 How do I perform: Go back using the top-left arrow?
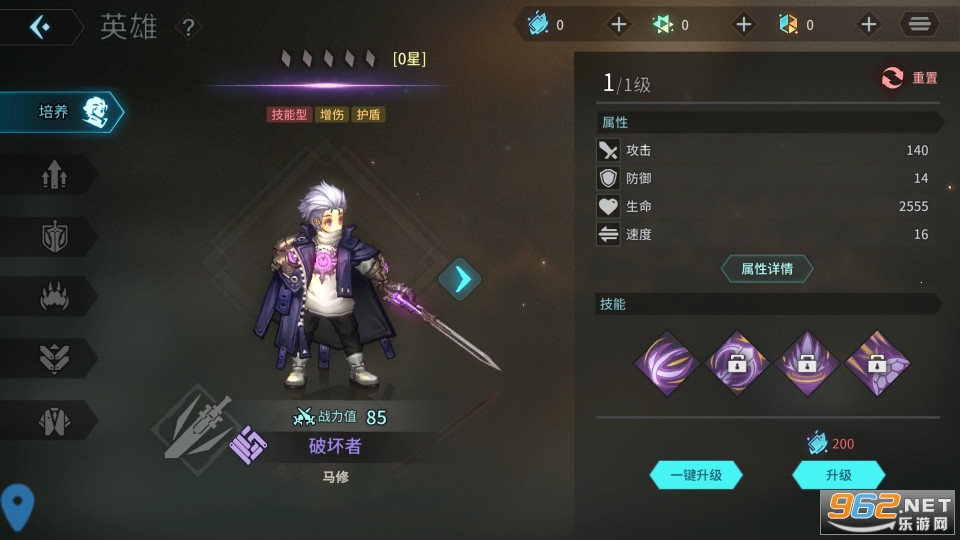pyautogui.click(x=41, y=27)
